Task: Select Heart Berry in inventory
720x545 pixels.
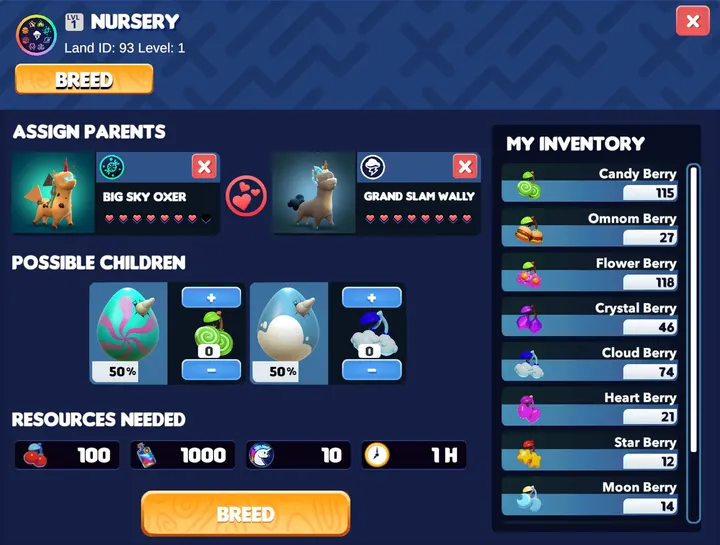Action: pos(590,408)
